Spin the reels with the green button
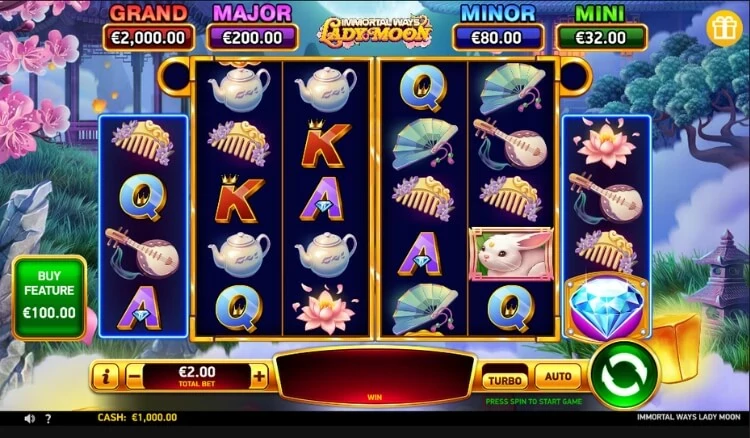 (x=623, y=375)
